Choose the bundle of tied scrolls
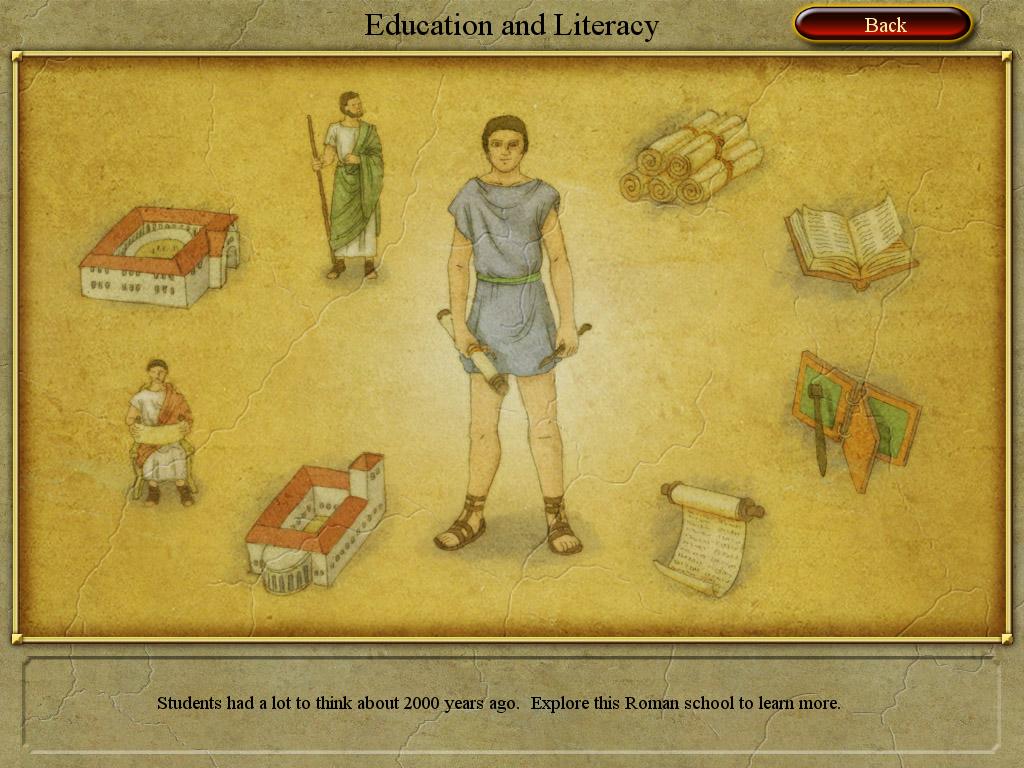This screenshot has height=768, width=1024. [x=692, y=158]
